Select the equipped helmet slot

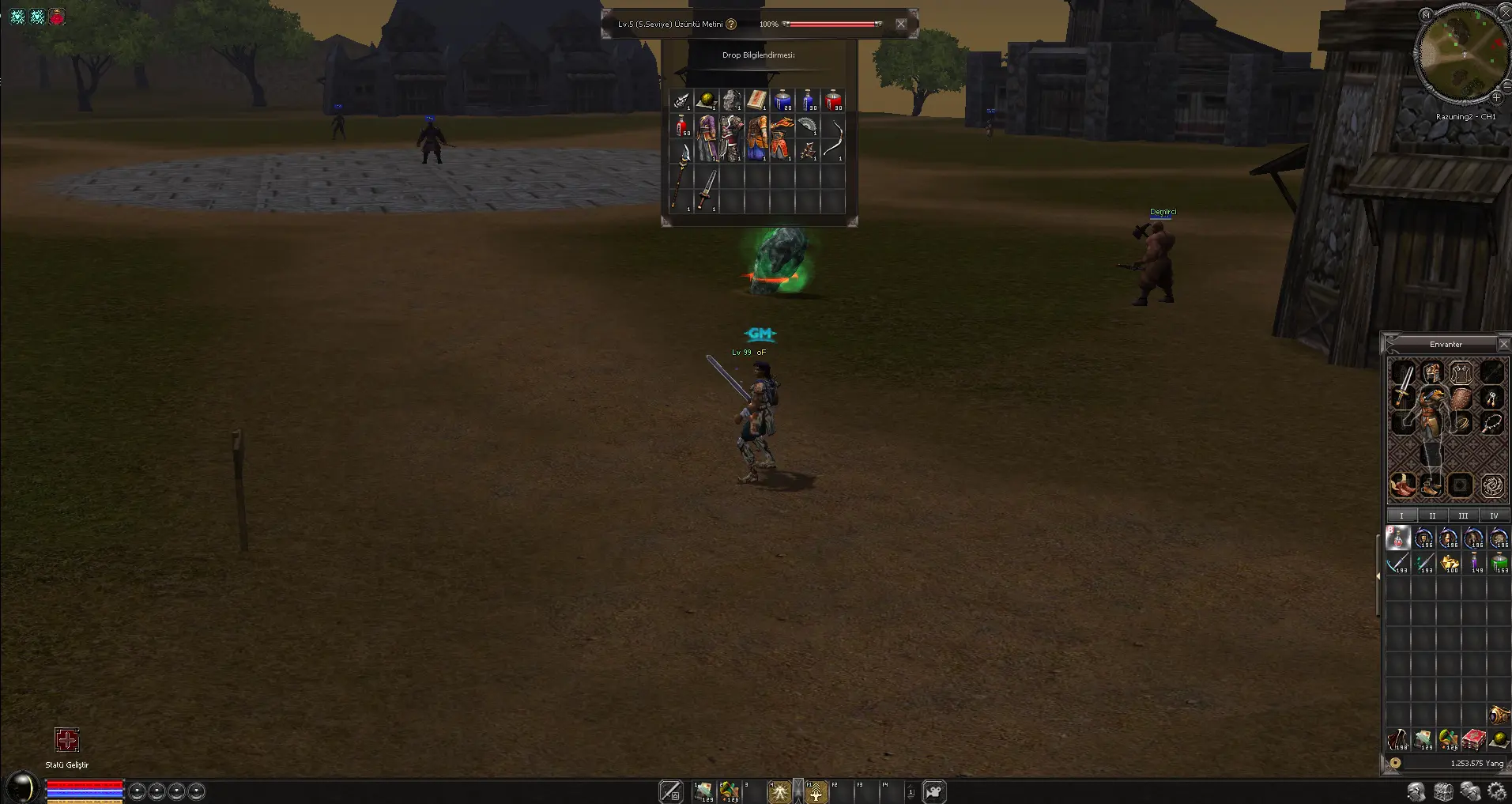[1432, 372]
